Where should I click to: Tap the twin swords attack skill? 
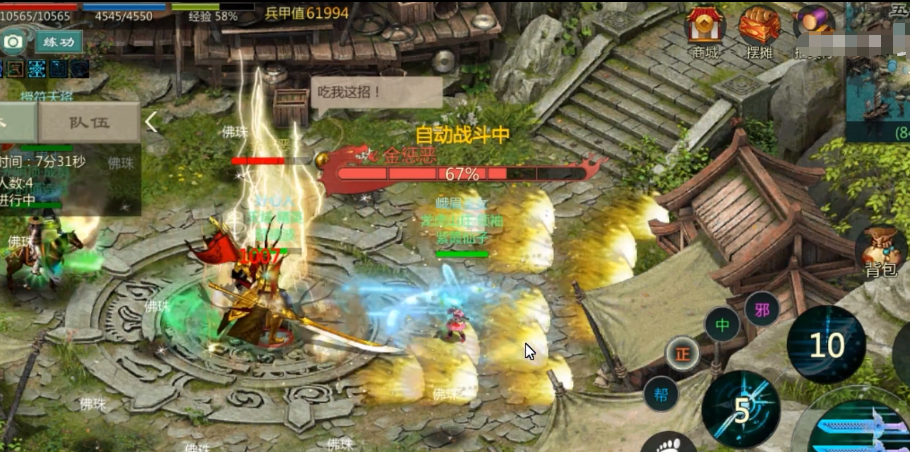point(860,425)
